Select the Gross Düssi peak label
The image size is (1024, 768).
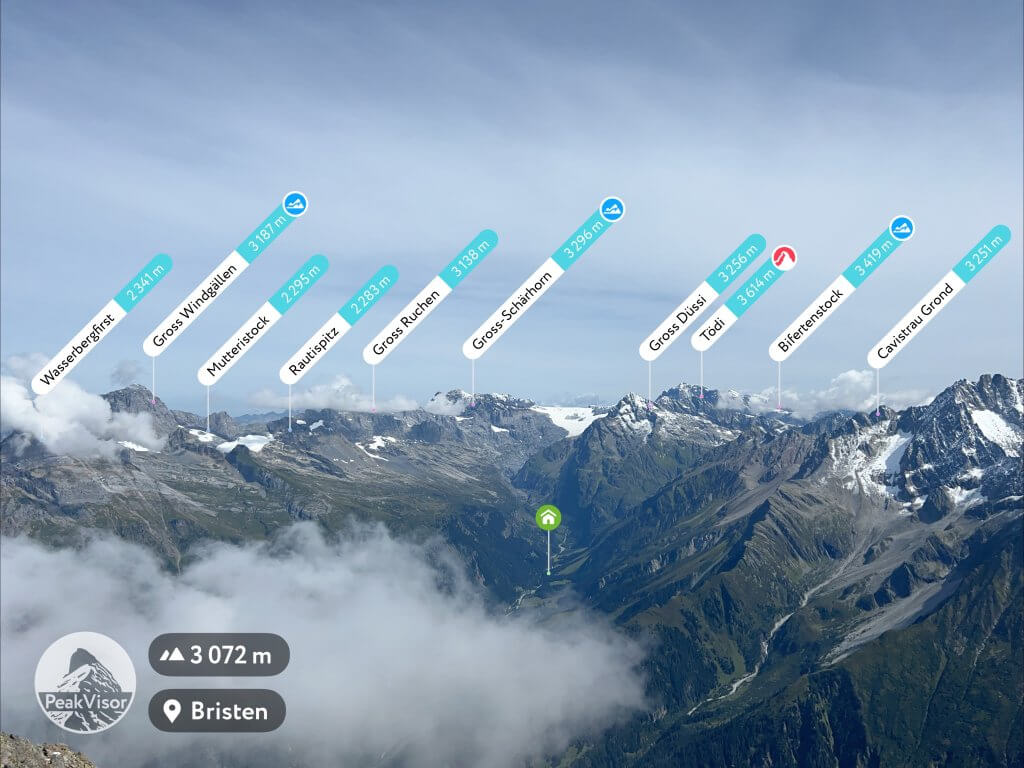[x=702, y=297]
